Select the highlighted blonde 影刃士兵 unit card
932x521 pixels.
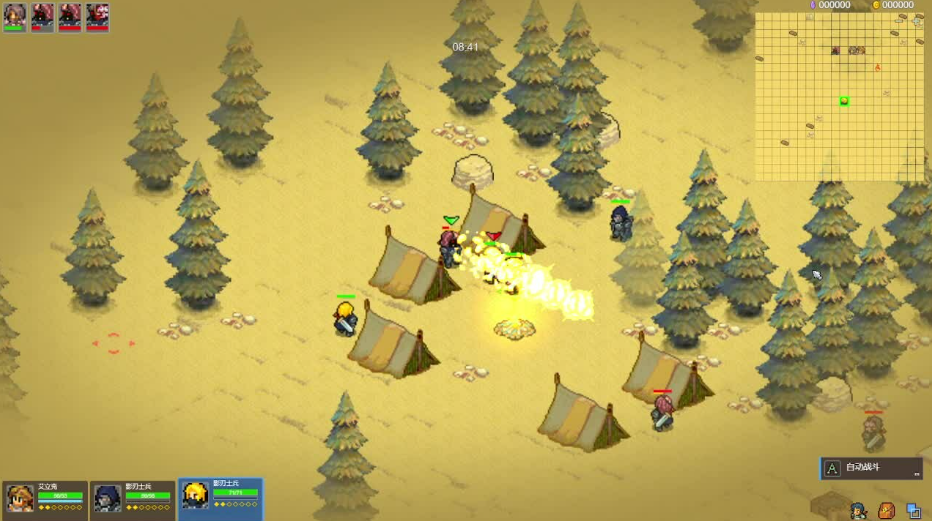(220, 496)
